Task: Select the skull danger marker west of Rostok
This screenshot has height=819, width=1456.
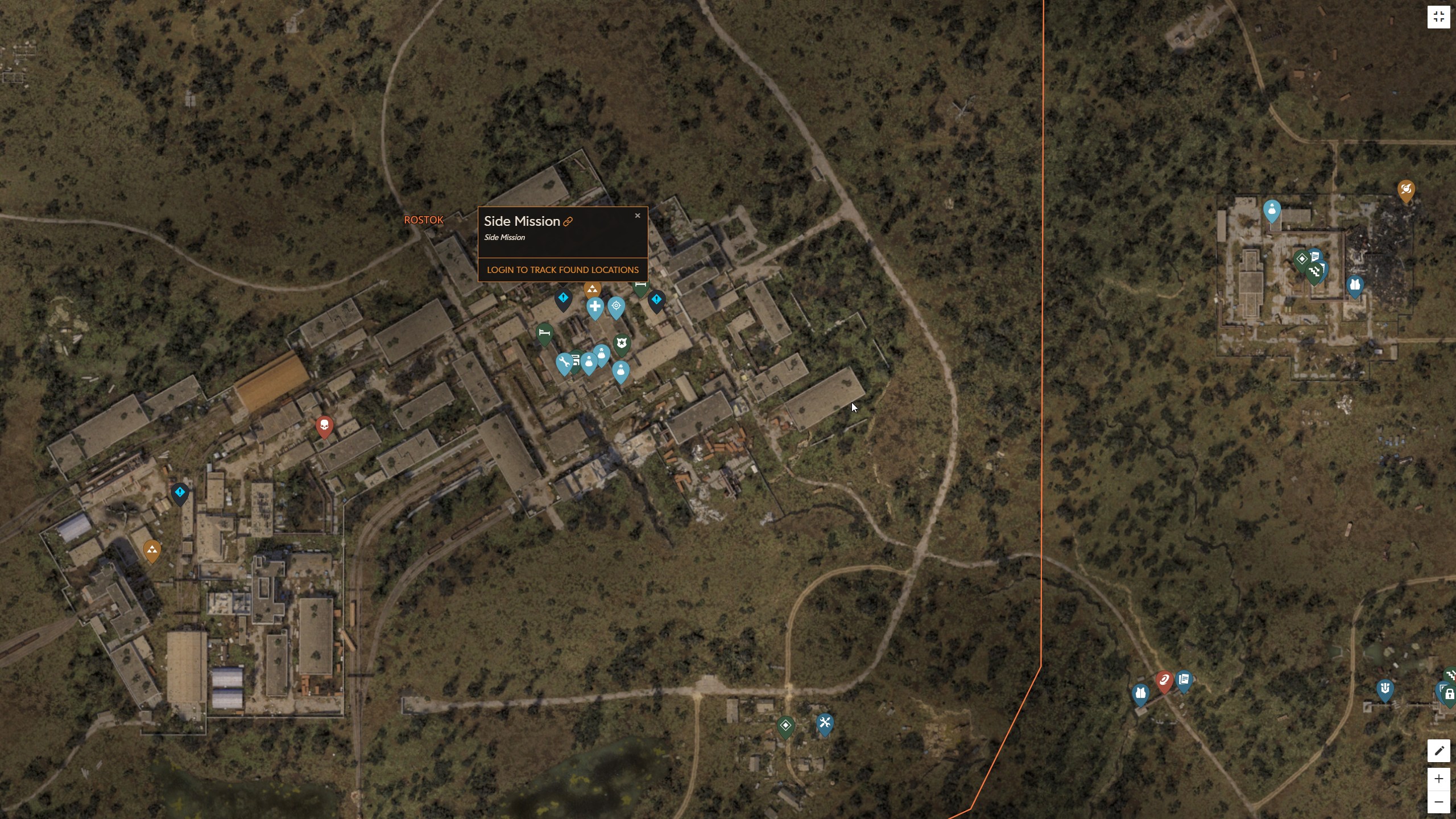Action: (324, 426)
